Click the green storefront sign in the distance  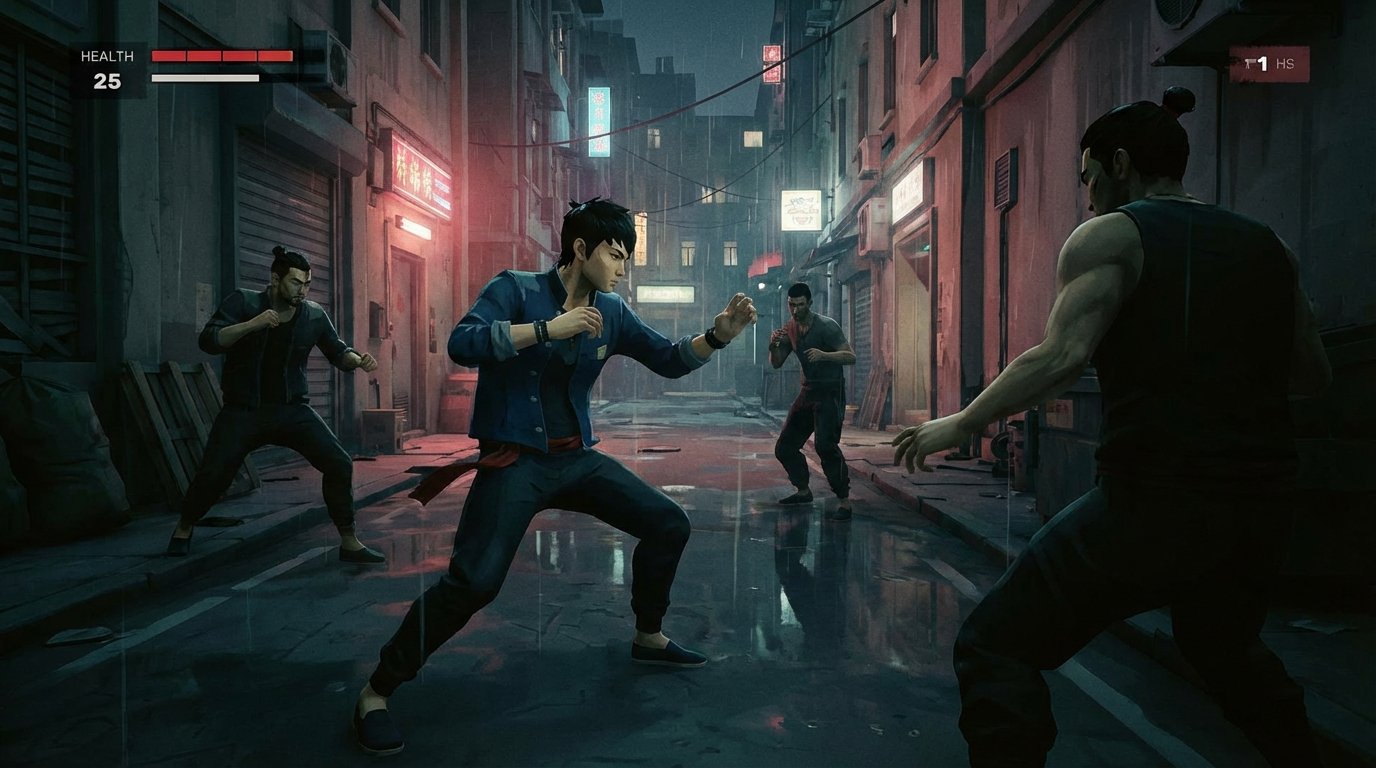[665, 295]
